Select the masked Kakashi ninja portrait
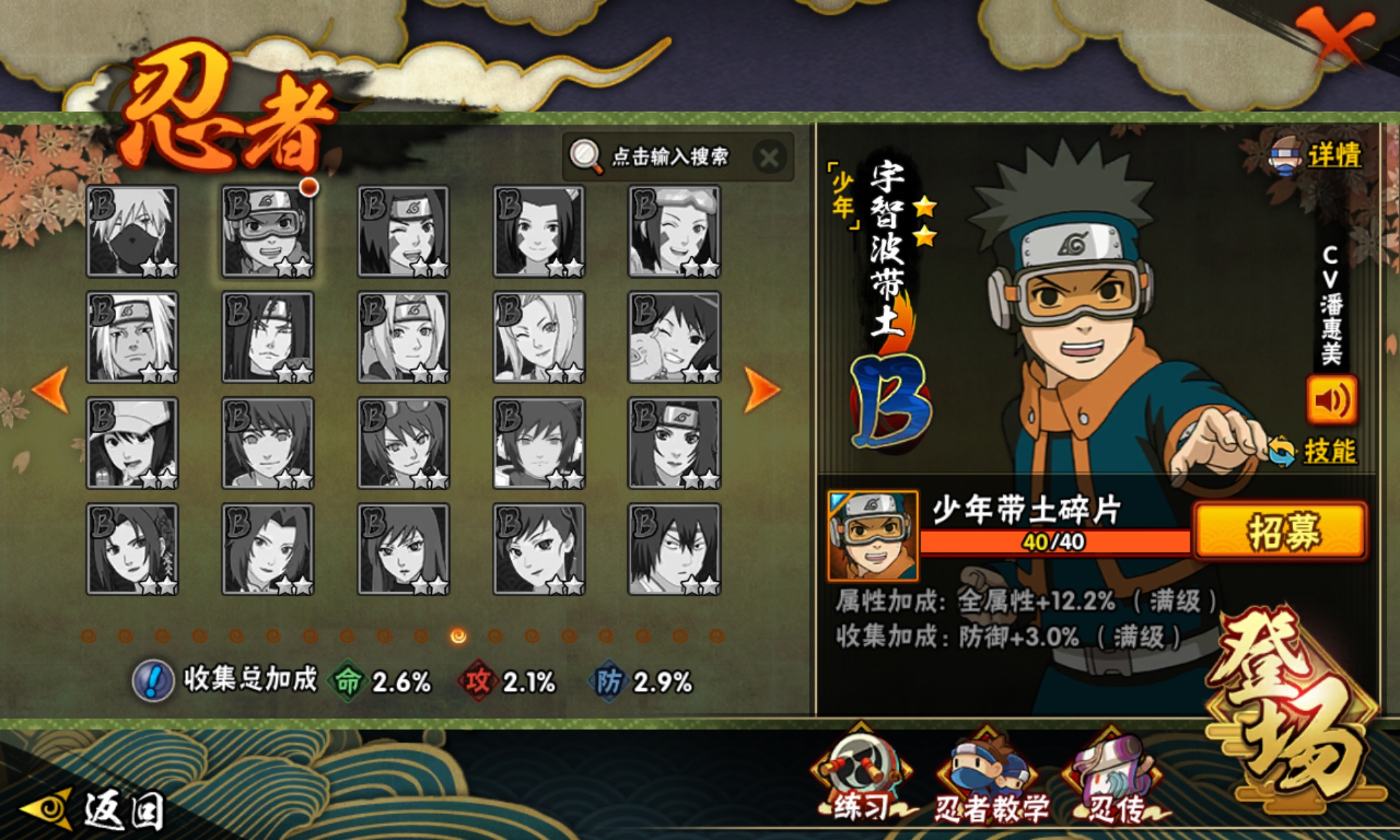The image size is (1400, 840). click(132, 232)
